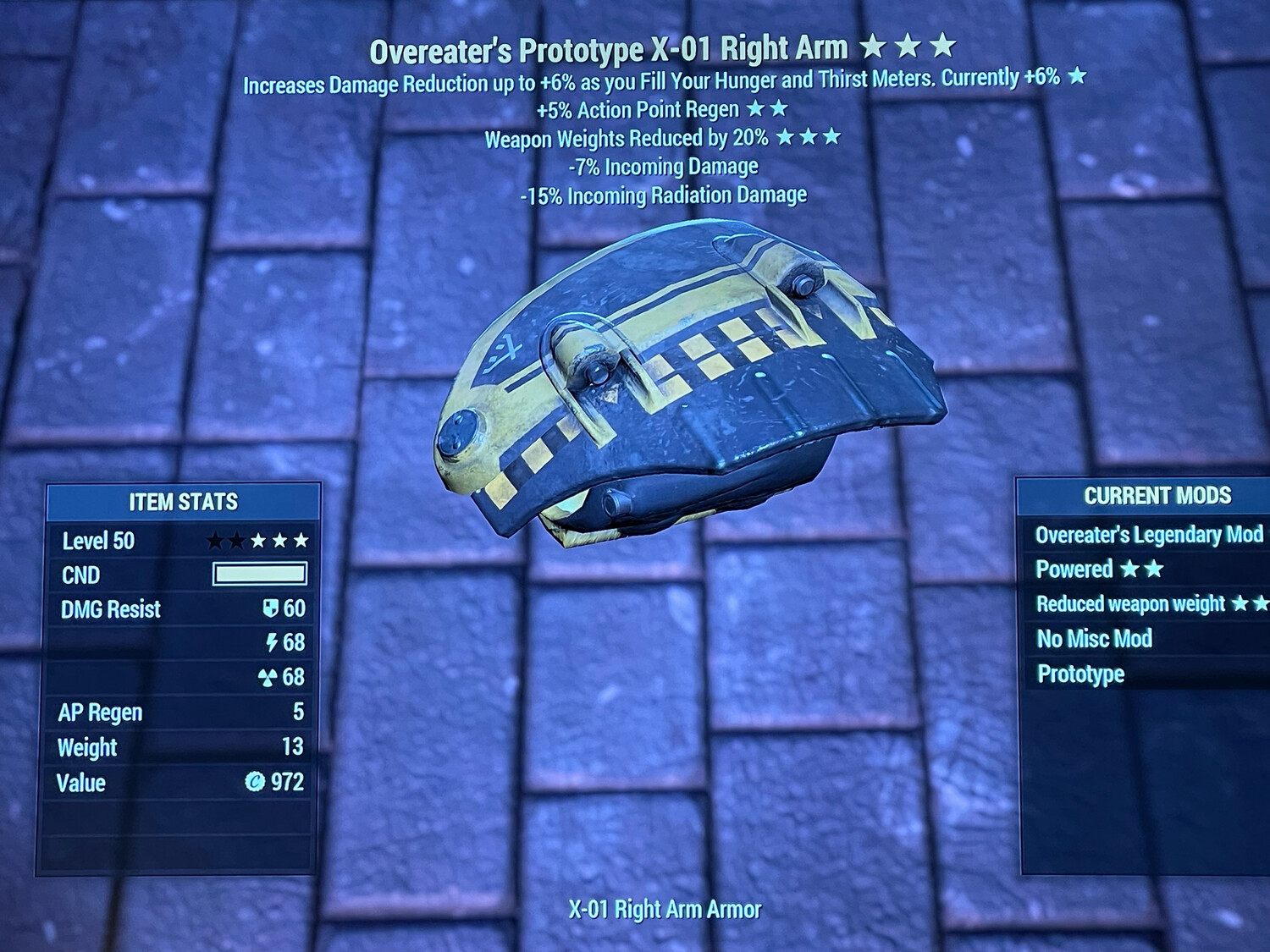Click the shield icon next to DMG Resist
Viewport: 1270px width, 952px height.
coord(269,608)
